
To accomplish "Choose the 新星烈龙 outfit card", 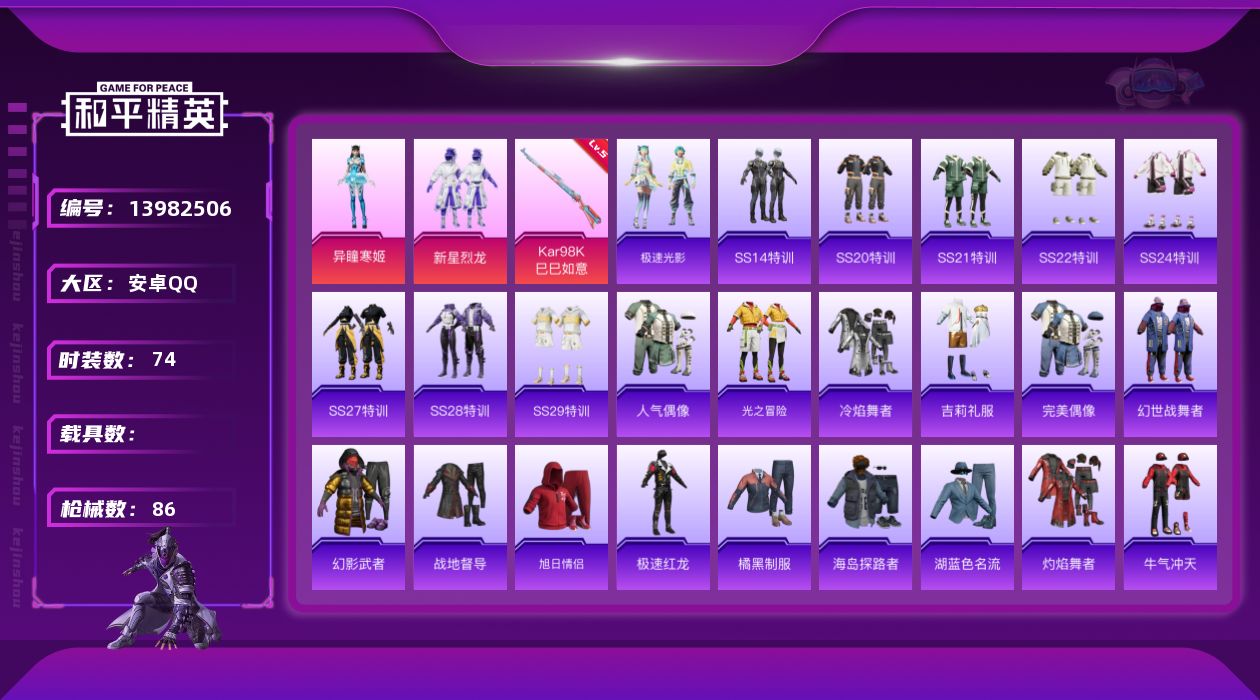I will click(x=460, y=211).
